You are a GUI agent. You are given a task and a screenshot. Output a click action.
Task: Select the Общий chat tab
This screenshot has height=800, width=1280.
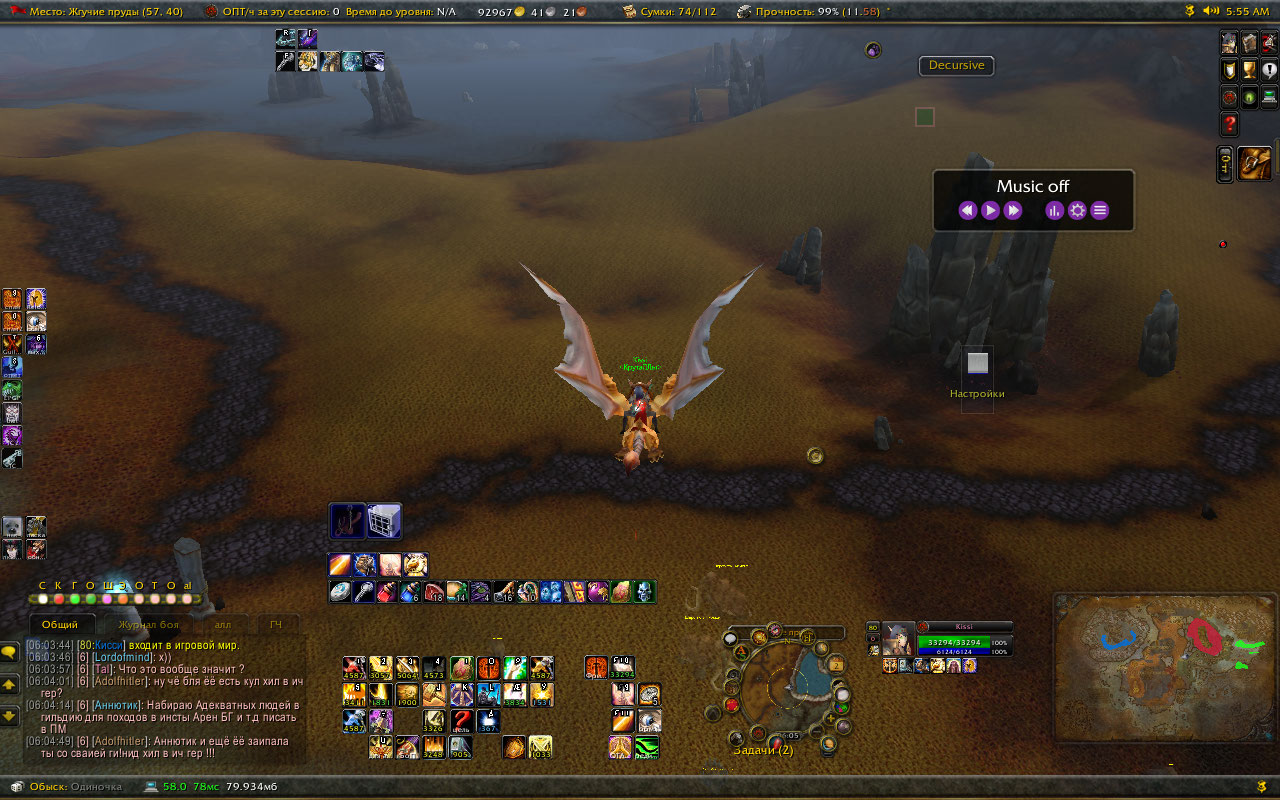[60, 625]
